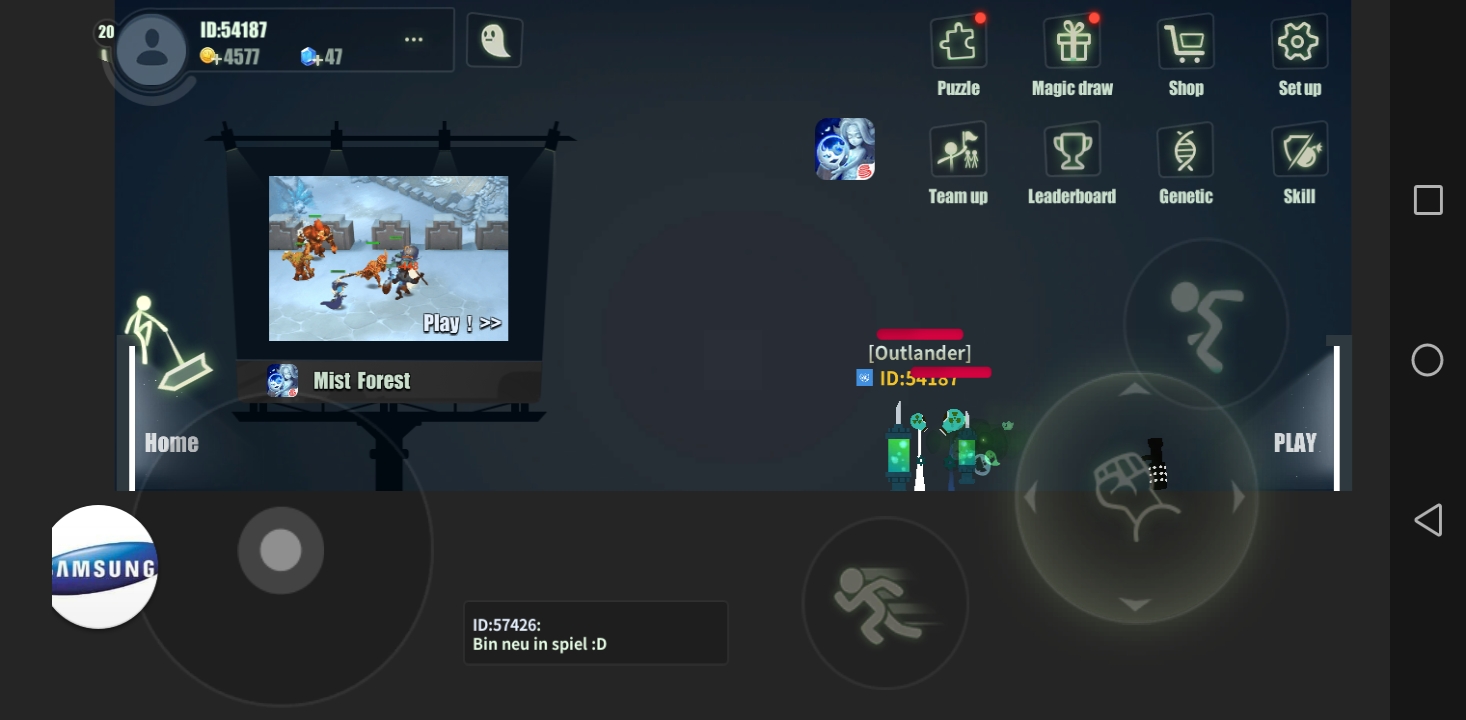Image resolution: width=1466 pixels, height=720 pixels.
Task: Tap the chat message from ID:57426
Action: click(x=595, y=632)
